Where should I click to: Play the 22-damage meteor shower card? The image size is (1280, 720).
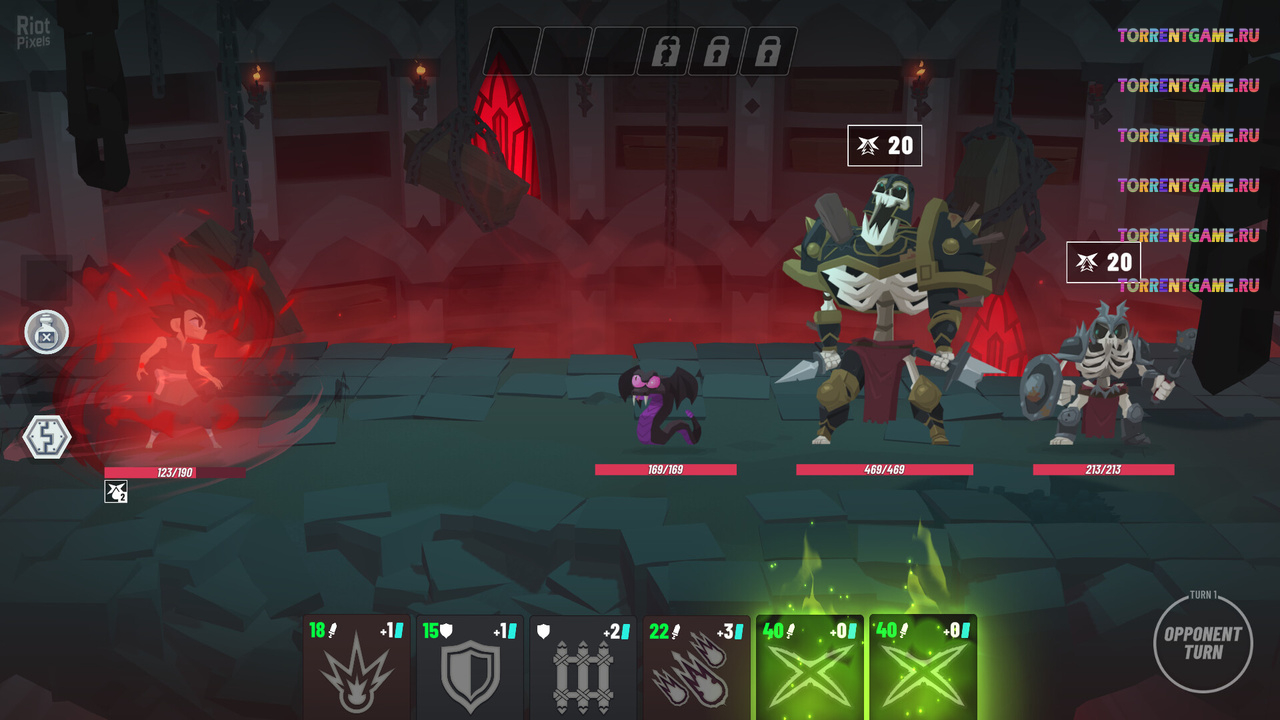[696, 668]
